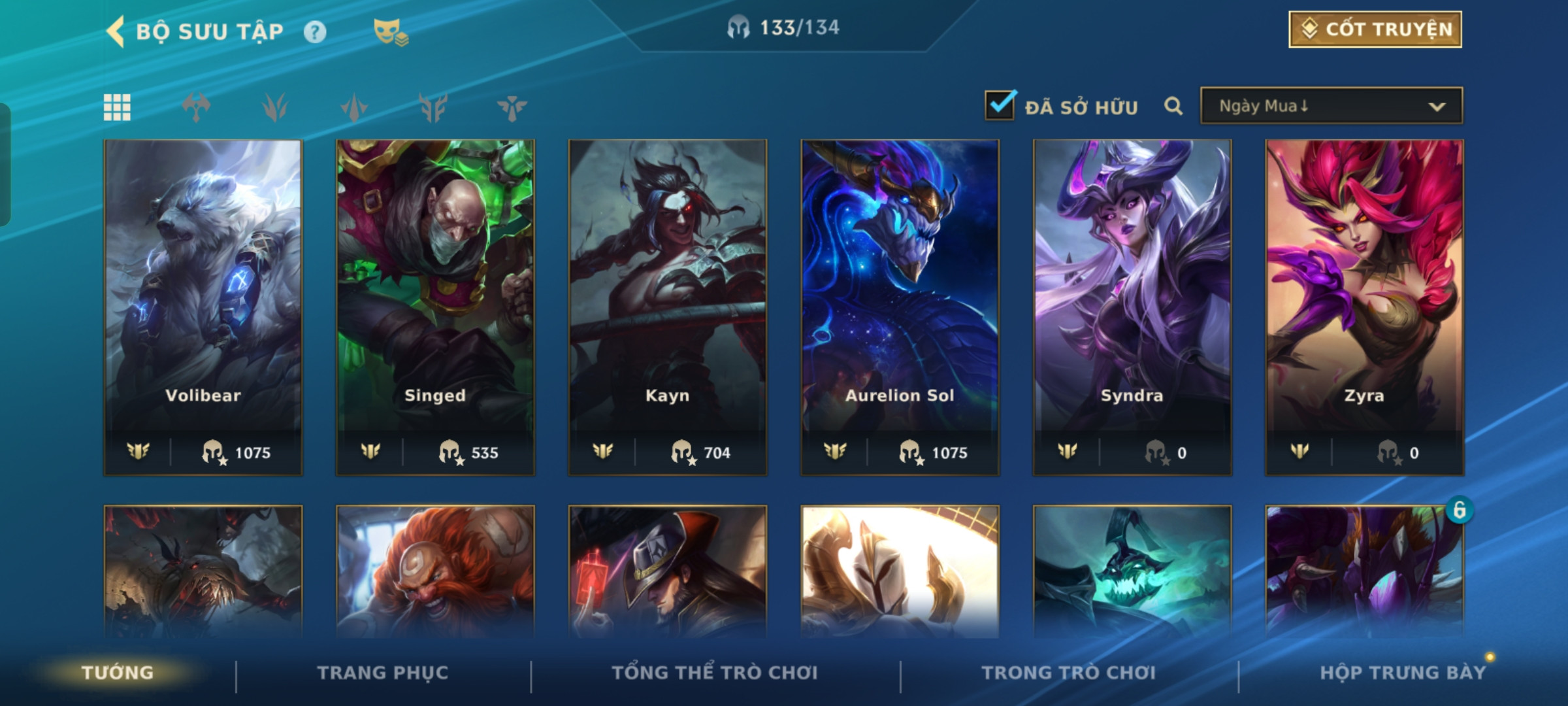The height and width of the screenshot is (706, 1568).
Task: Click the mask and coins icon
Action: click(x=390, y=31)
